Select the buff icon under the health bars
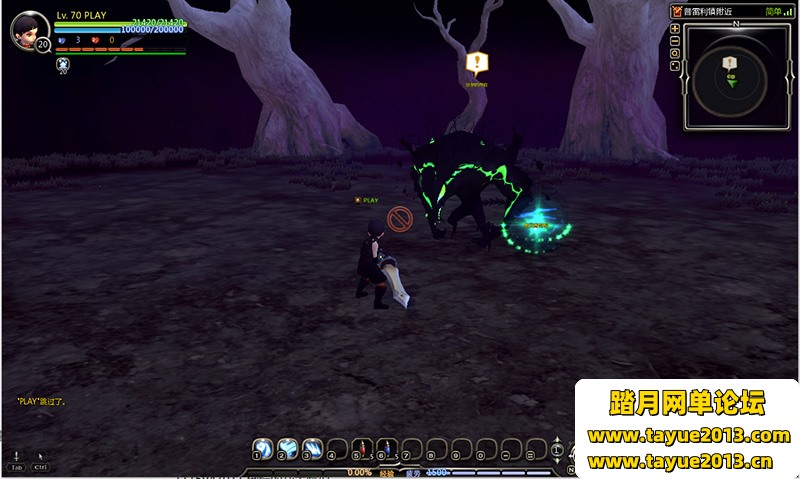This screenshot has width=800, height=479. coord(63,65)
